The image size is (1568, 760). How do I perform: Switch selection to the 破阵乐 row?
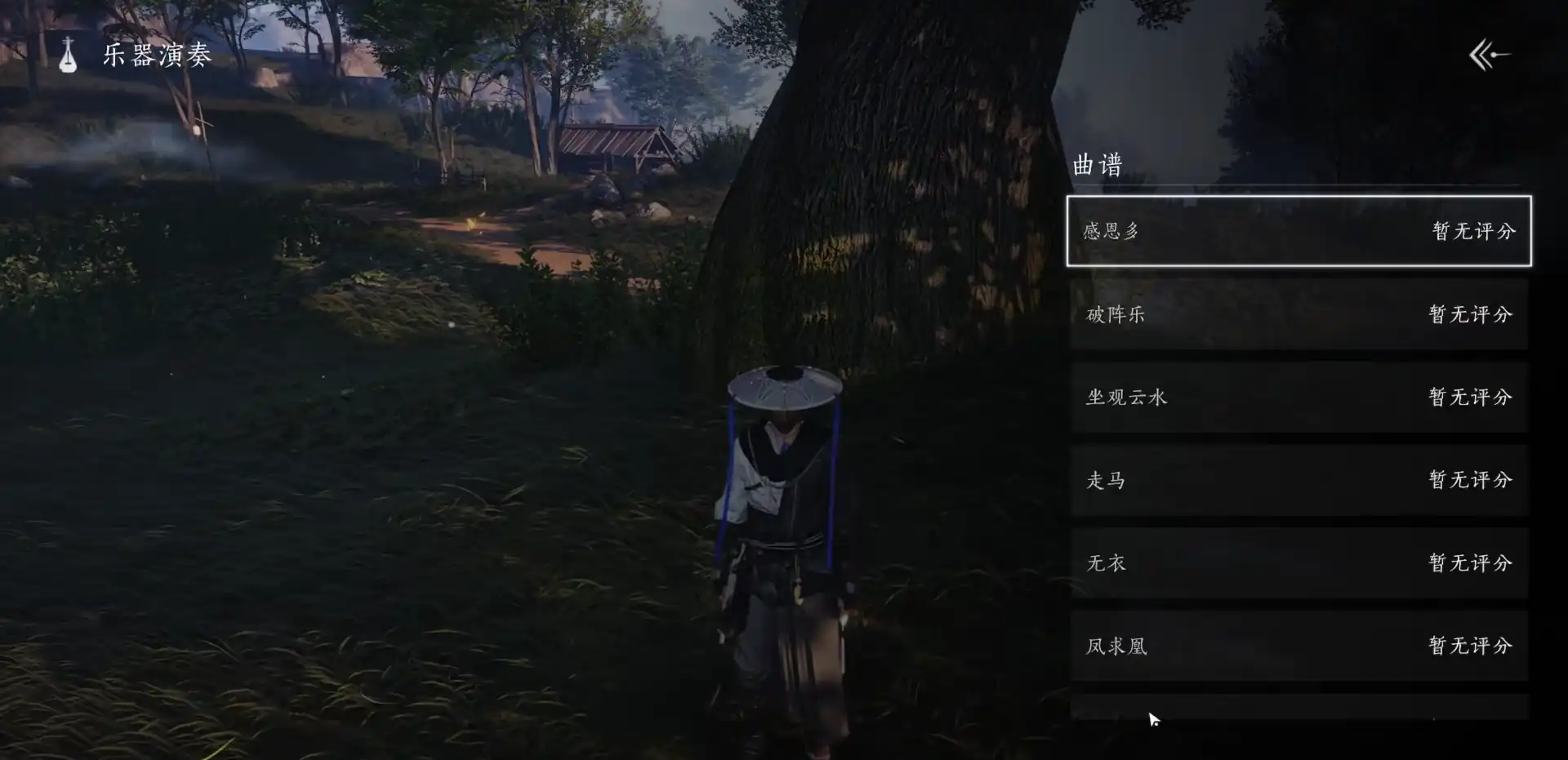(1298, 315)
